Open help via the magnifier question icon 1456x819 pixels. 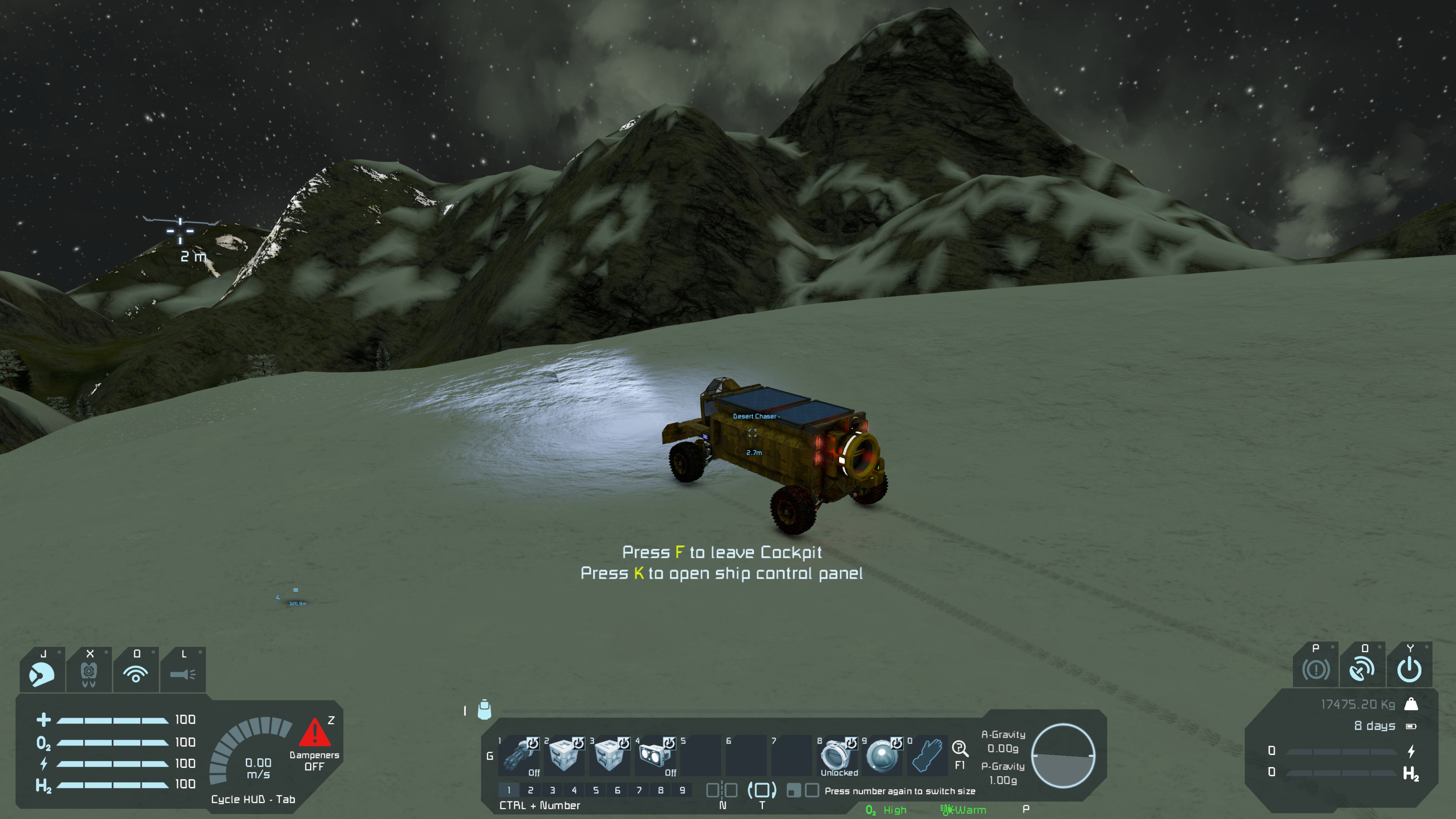959,749
